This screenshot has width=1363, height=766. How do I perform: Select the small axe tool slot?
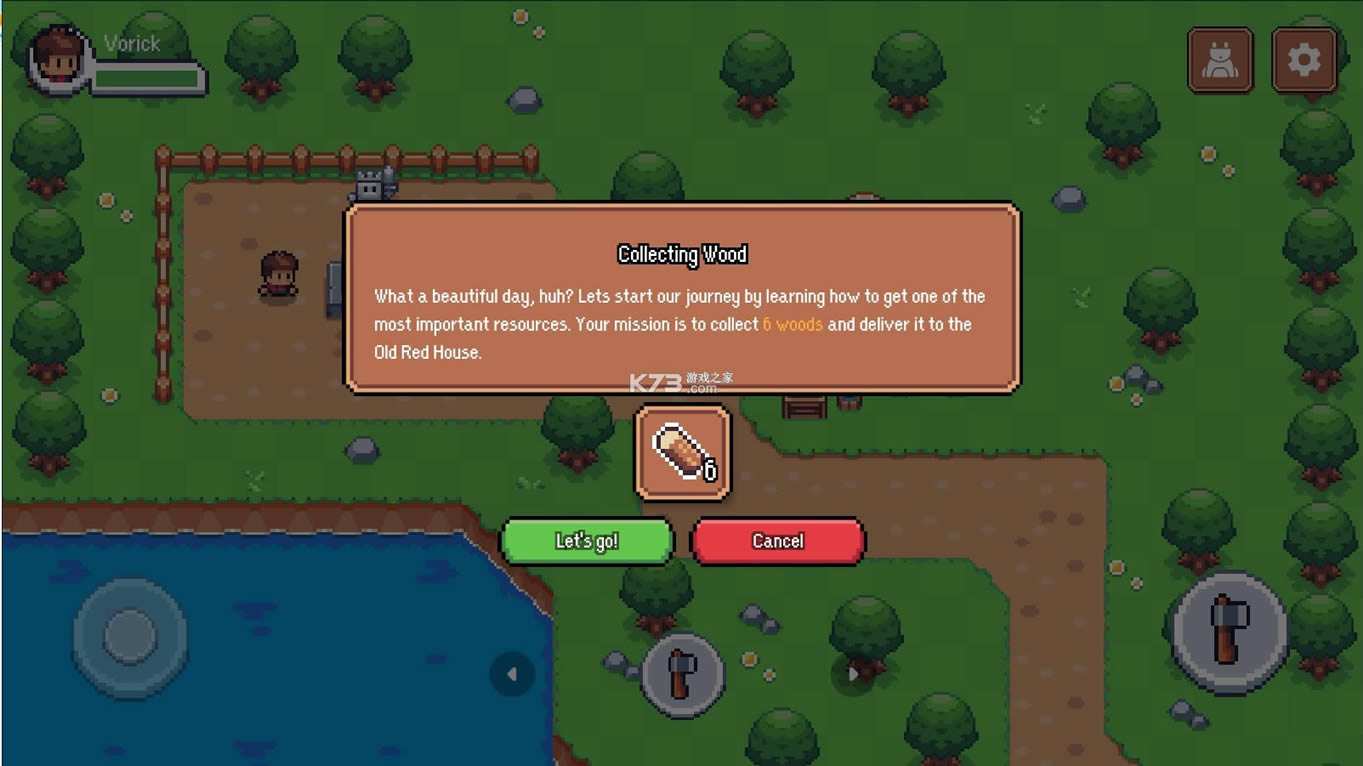tap(682, 673)
